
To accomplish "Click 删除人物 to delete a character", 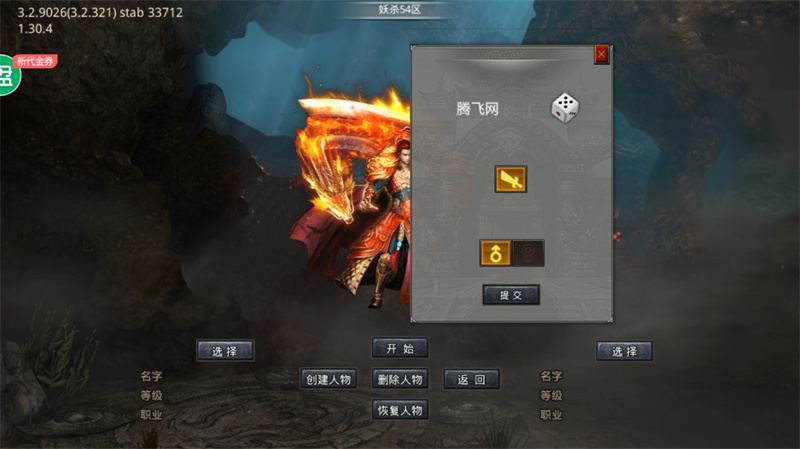I will [x=400, y=379].
